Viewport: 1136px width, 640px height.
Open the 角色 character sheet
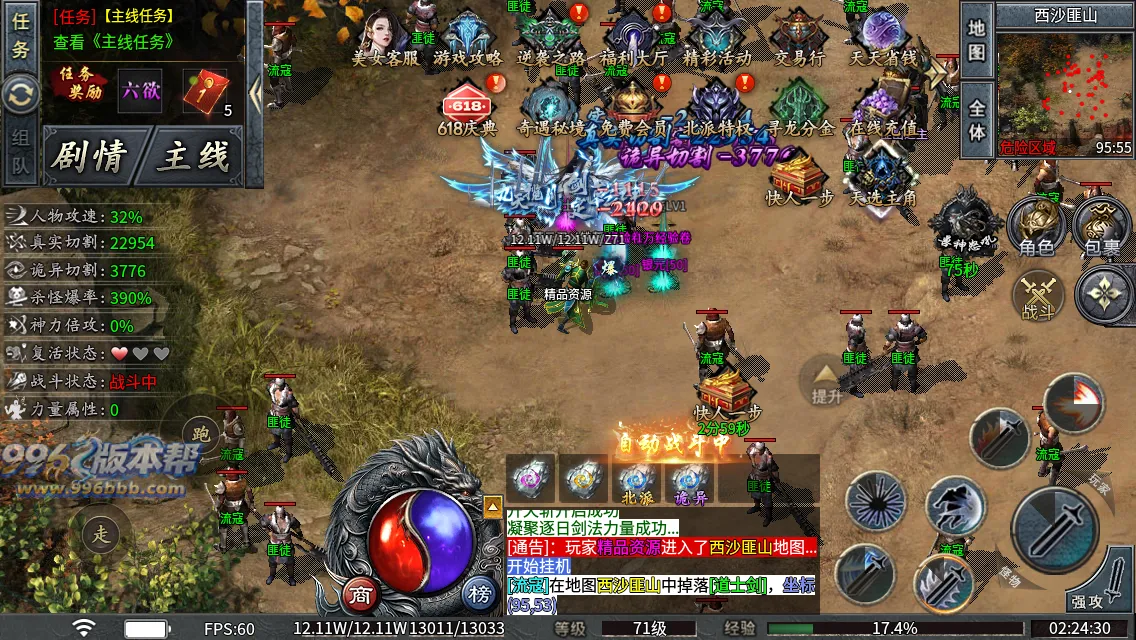pos(1035,225)
